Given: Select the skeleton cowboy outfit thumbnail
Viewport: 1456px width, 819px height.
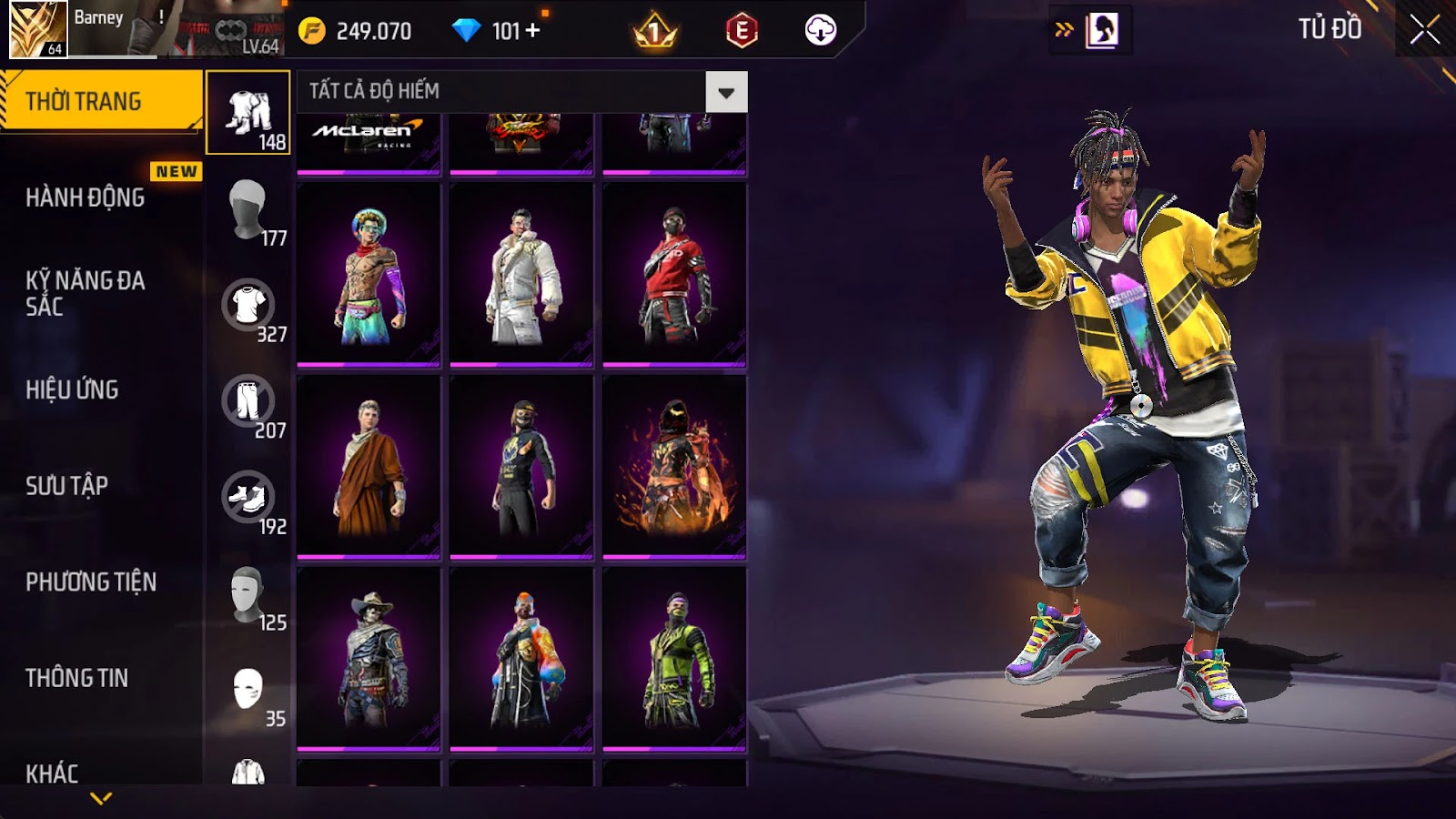Looking at the screenshot, I should click(369, 660).
